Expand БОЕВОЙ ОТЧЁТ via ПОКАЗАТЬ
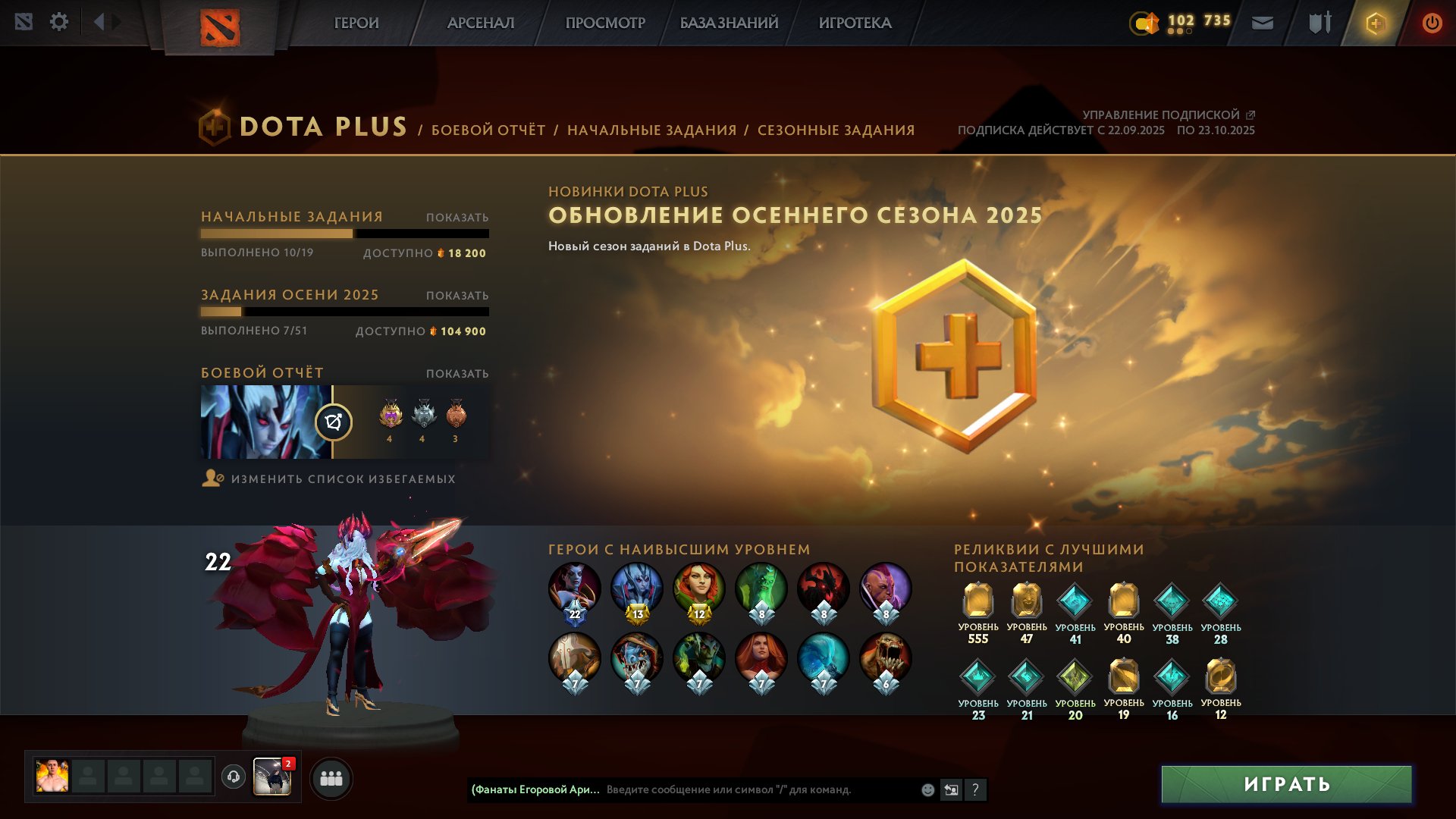 click(x=457, y=373)
